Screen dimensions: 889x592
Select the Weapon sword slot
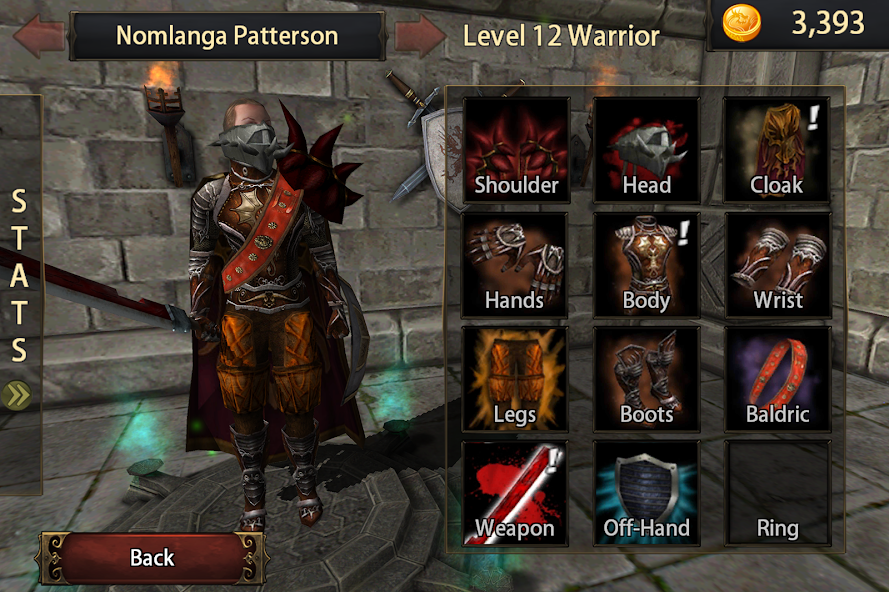[514, 494]
